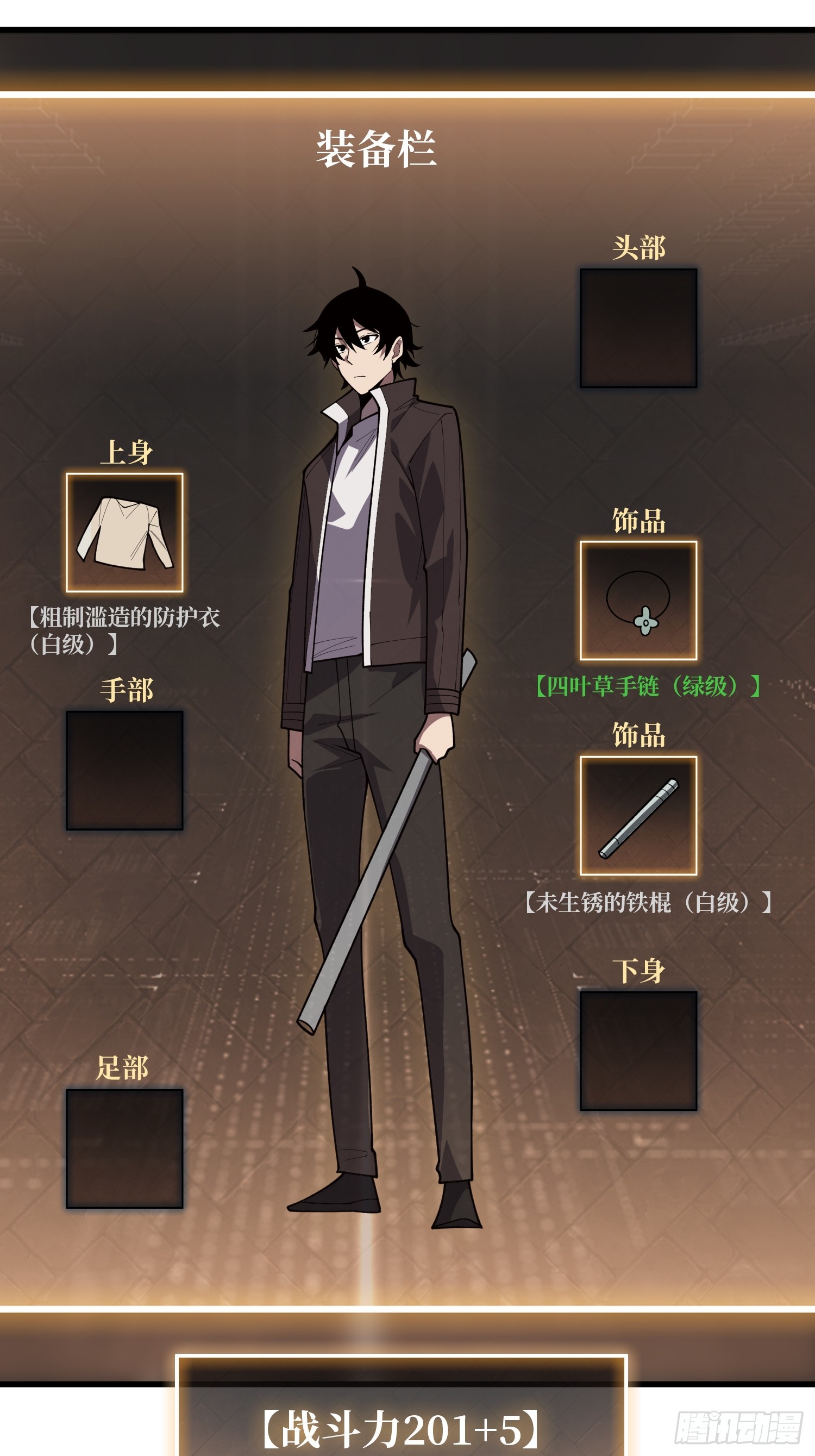The width and height of the screenshot is (815, 1456).
Task: Click the empty 足部 feet slot
Action: (x=124, y=1148)
